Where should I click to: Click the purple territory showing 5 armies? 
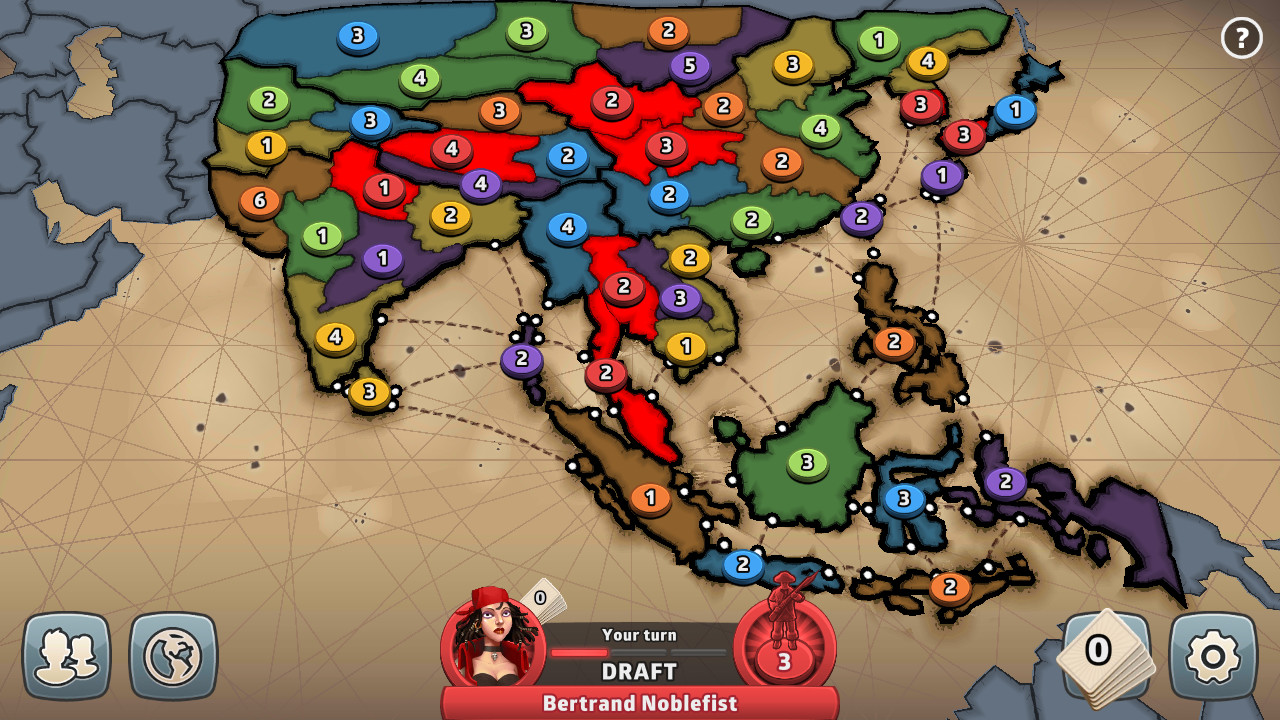tap(690, 64)
